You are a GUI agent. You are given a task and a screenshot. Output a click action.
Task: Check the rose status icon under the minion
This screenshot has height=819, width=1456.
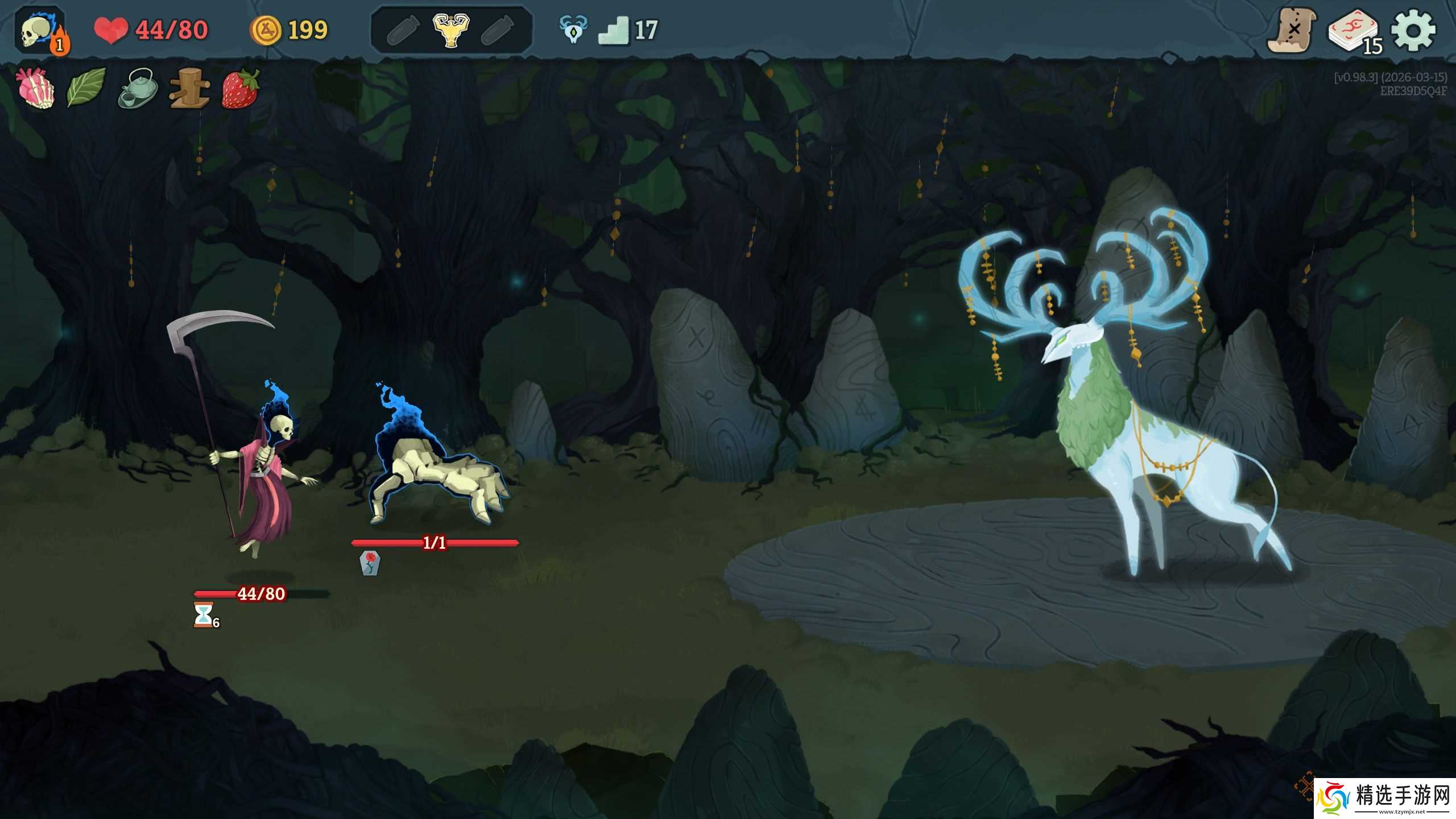(370, 563)
